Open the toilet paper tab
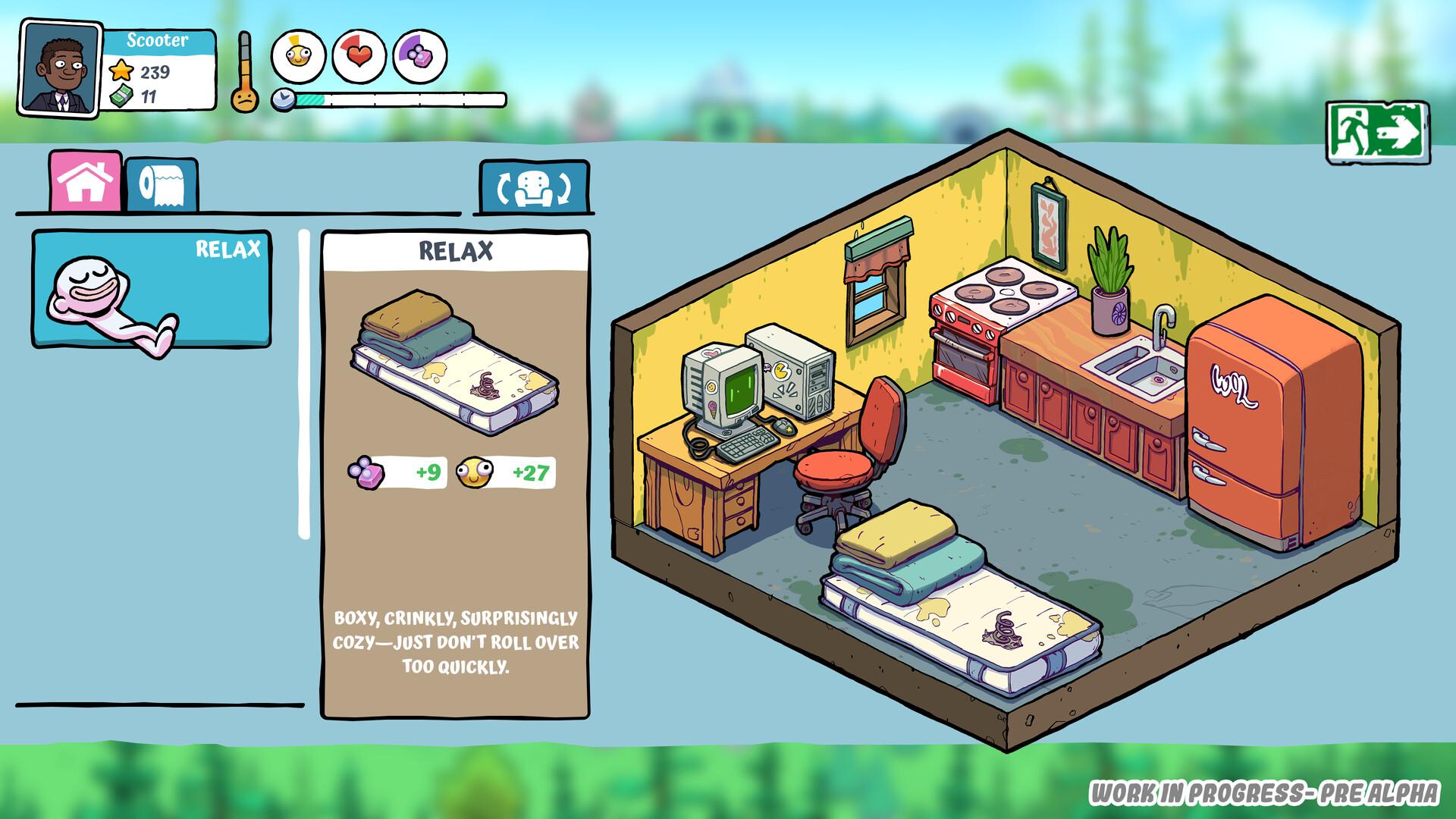1456x819 pixels. (162, 184)
